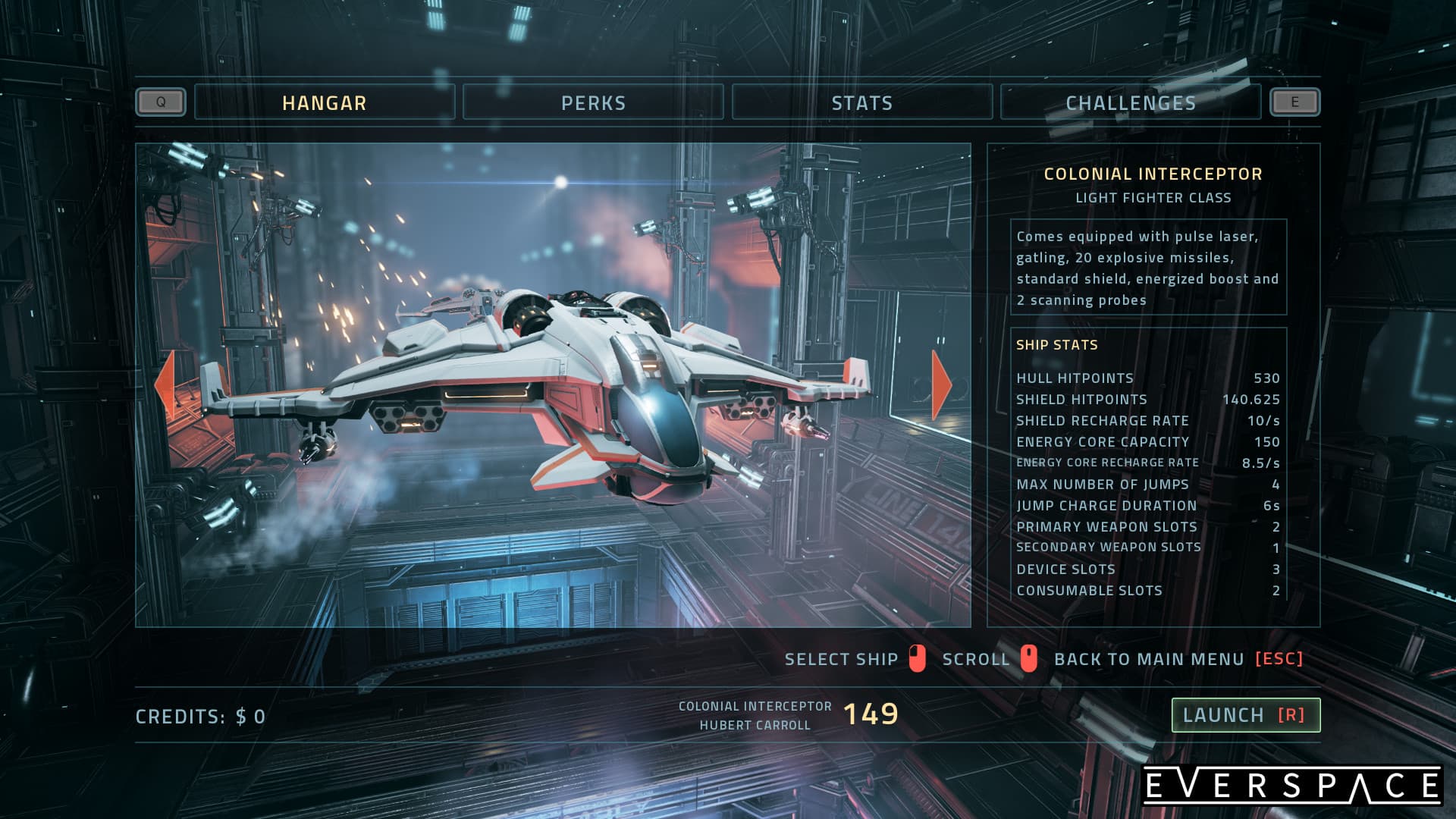Switch to the Perks tab
Screen dimensions: 1456x819
592,102
